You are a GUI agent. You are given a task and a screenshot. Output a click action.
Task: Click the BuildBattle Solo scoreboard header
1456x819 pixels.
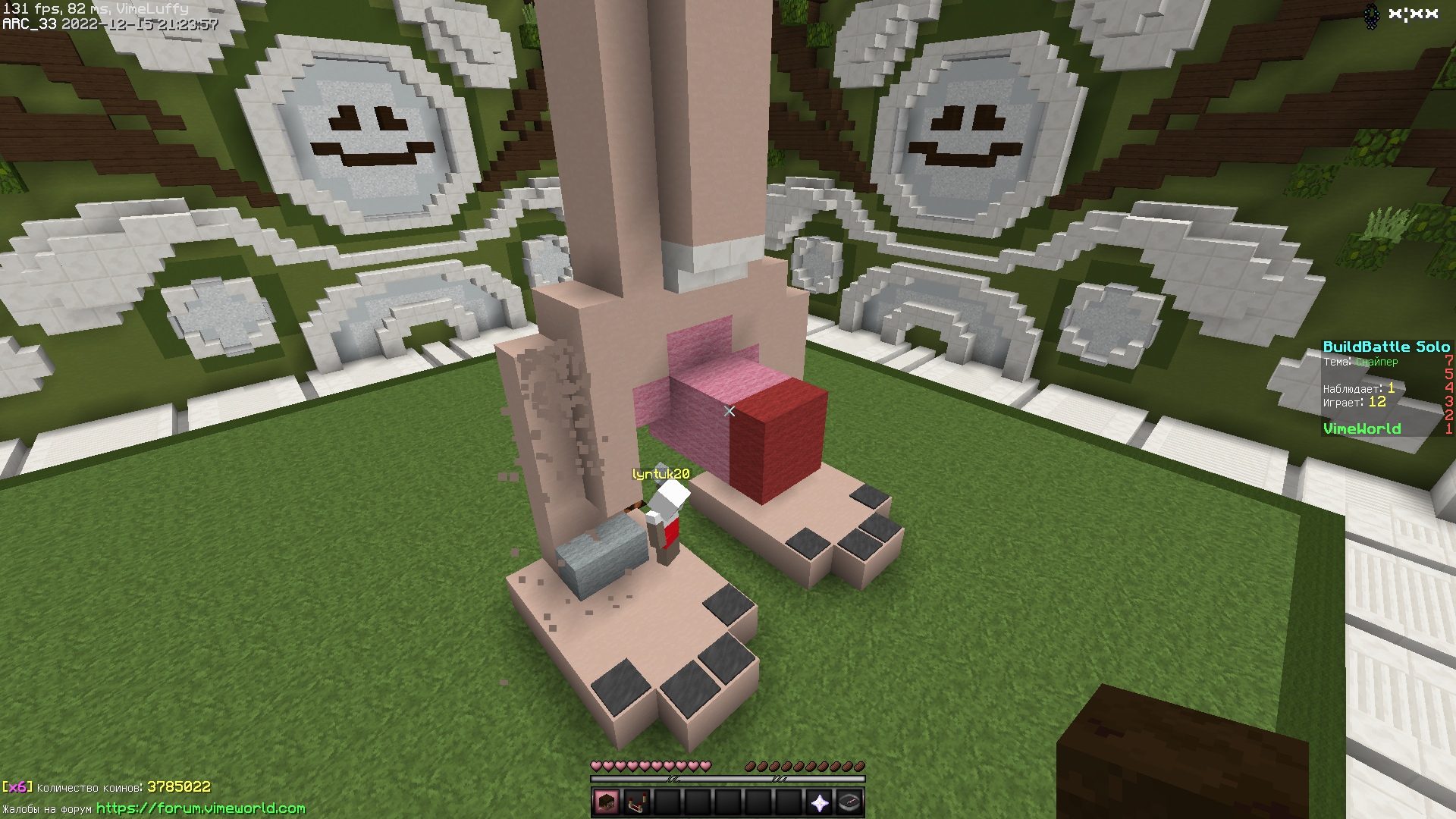[1388, 346]
